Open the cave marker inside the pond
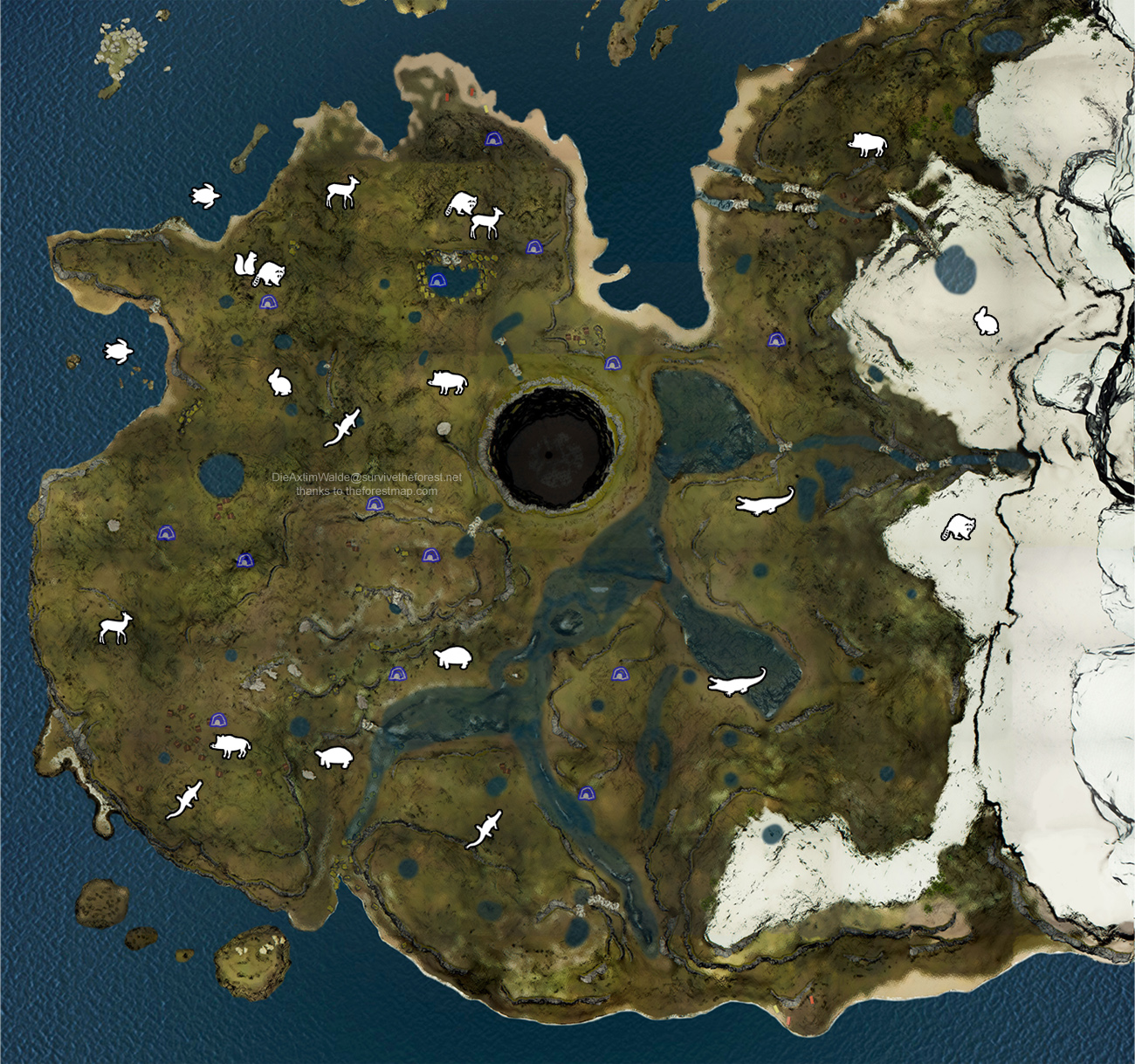The image size is (1135, 1064). tap(437, 280)
